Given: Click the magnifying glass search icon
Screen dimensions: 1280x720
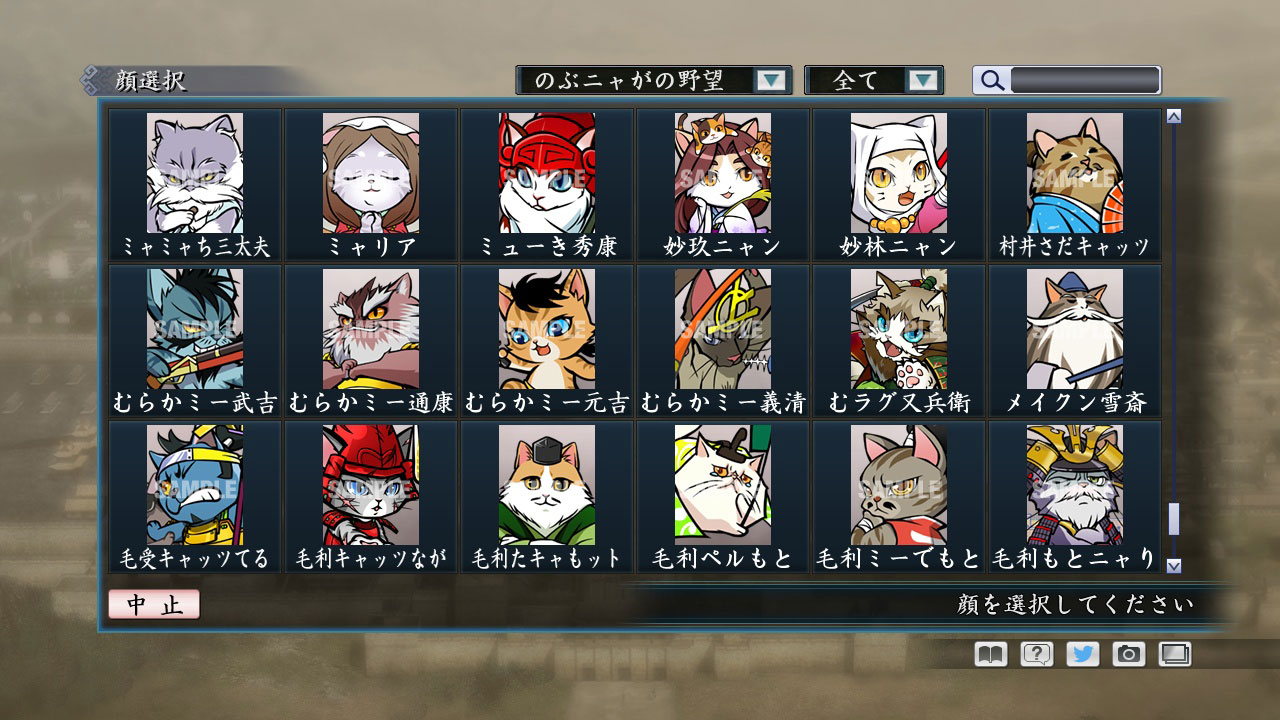Looking at the screenshot, I should tap(991, 80).
